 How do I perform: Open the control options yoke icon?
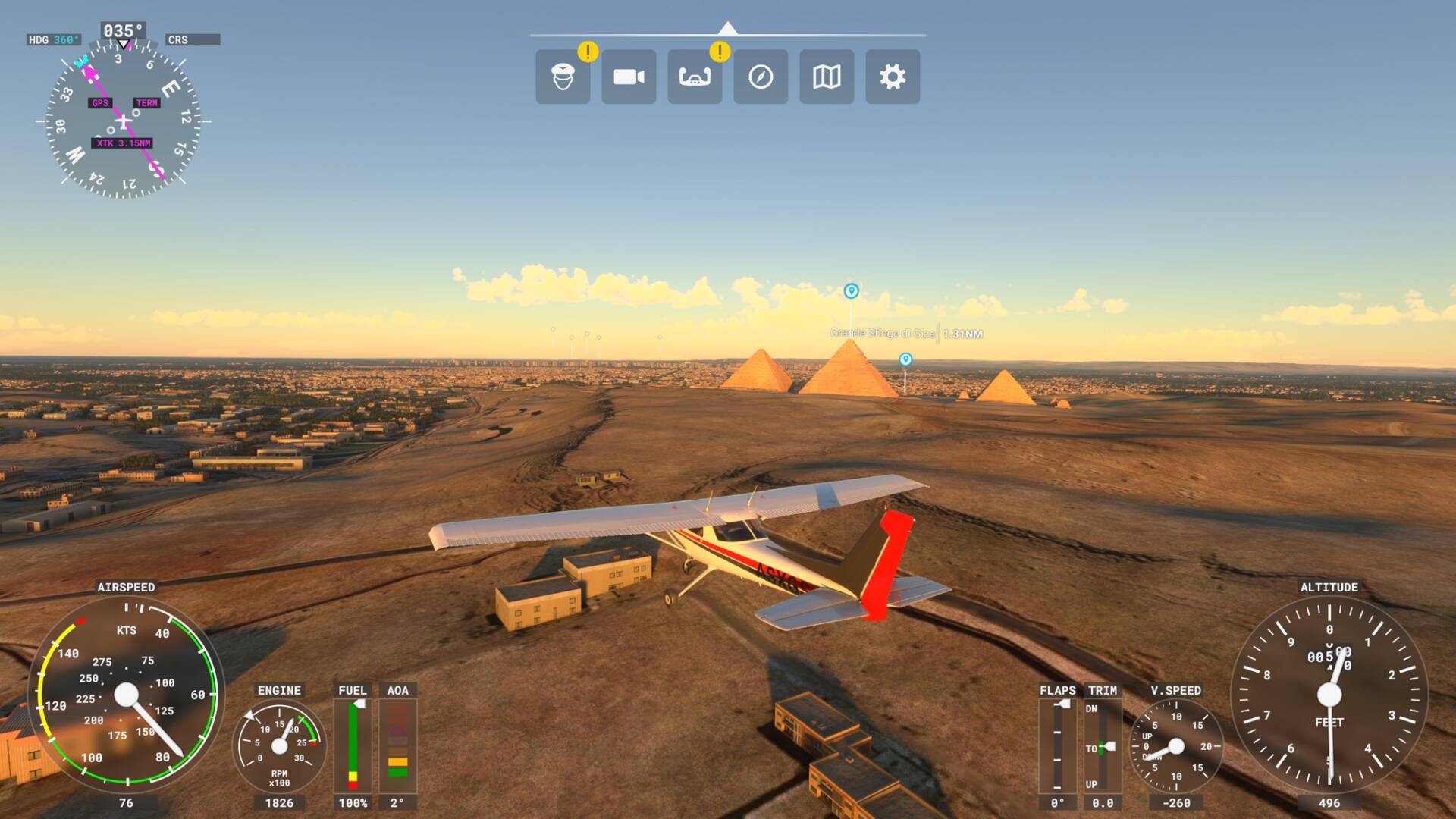[695, 77]
